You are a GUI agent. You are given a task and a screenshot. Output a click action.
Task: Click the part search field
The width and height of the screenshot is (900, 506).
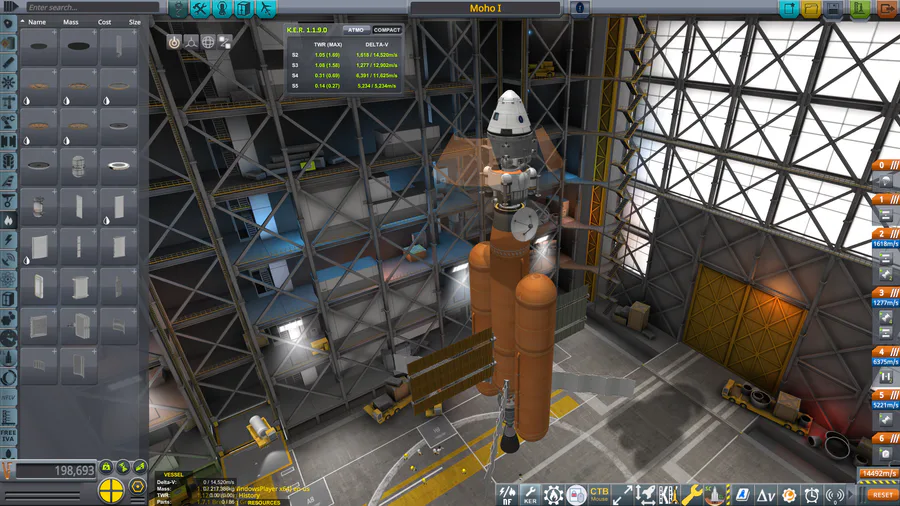(x=75, y=7)
